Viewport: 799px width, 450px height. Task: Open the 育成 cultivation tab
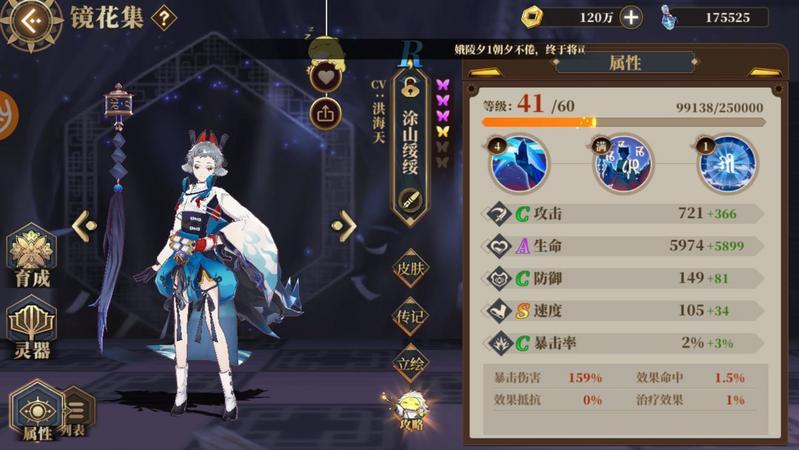[x=31, y=259]
